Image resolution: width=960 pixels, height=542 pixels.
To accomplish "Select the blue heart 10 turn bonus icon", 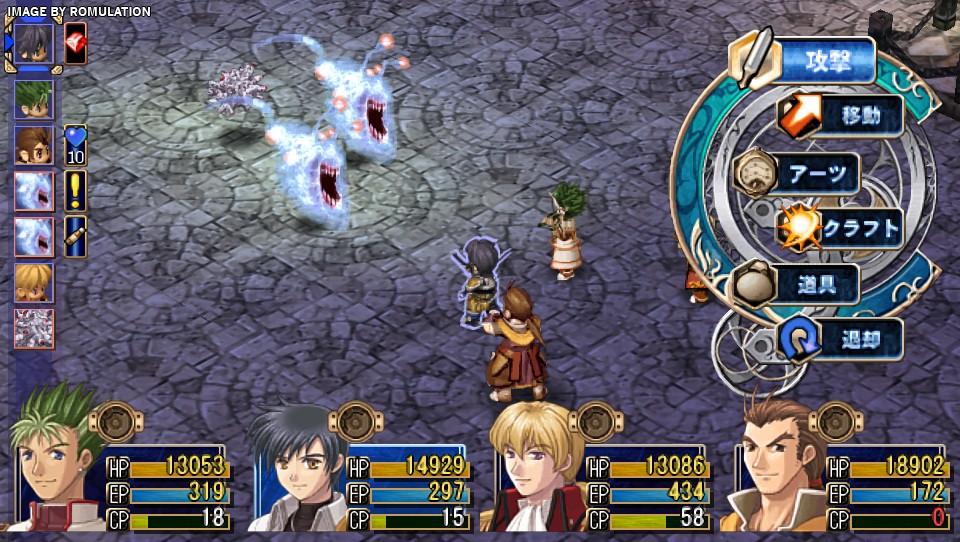I will (76, 144).
